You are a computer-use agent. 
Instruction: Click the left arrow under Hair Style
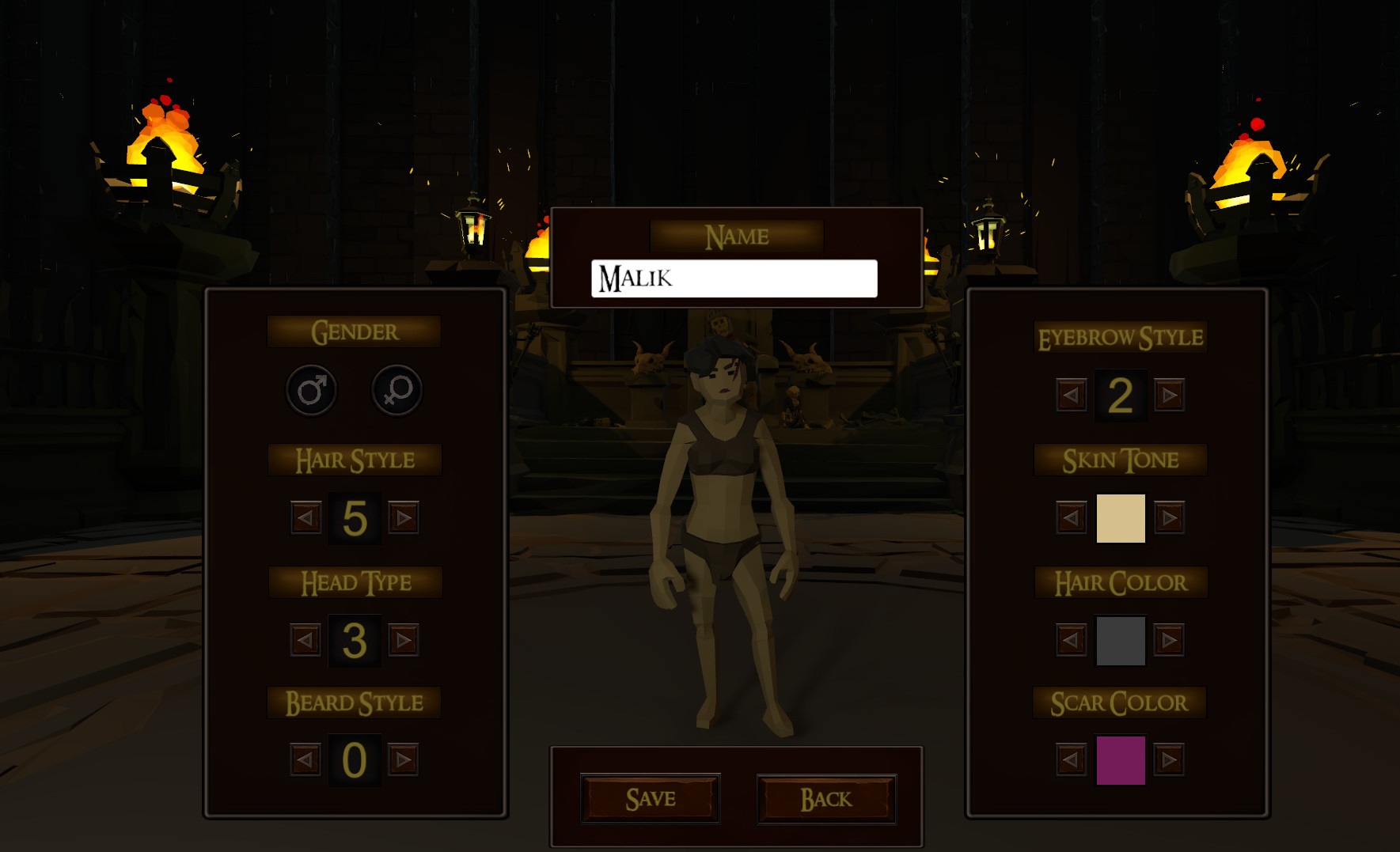tap(305, 518)
